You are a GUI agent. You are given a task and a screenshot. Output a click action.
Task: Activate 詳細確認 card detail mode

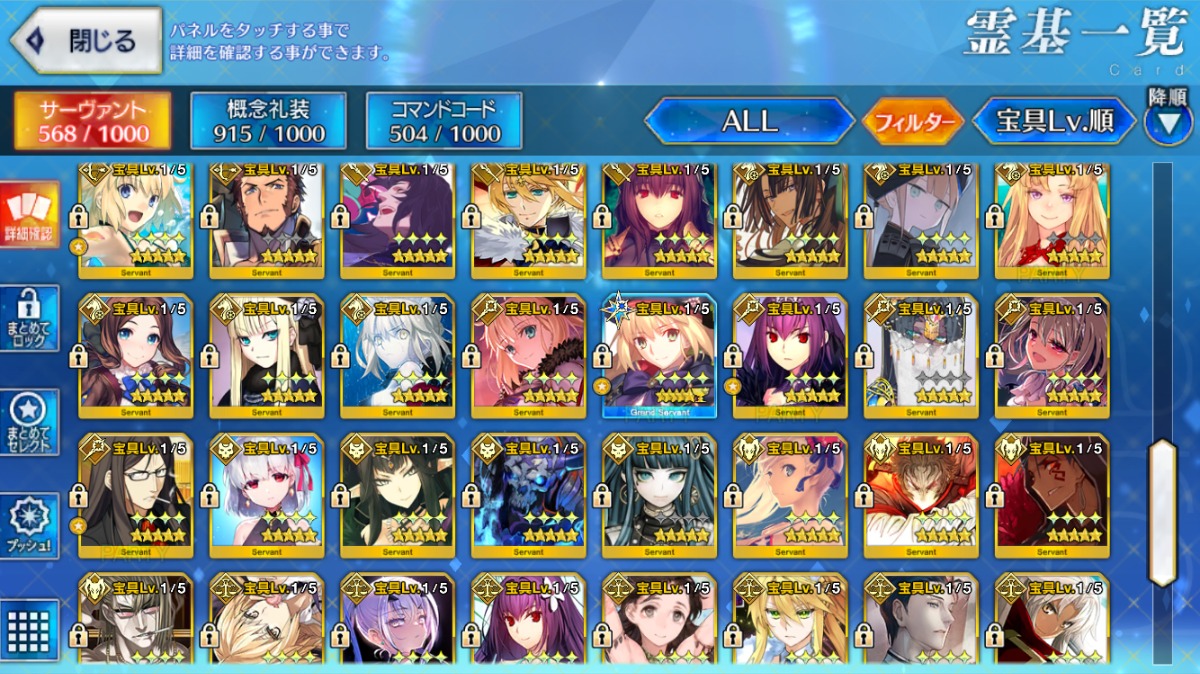click(29, 214)
